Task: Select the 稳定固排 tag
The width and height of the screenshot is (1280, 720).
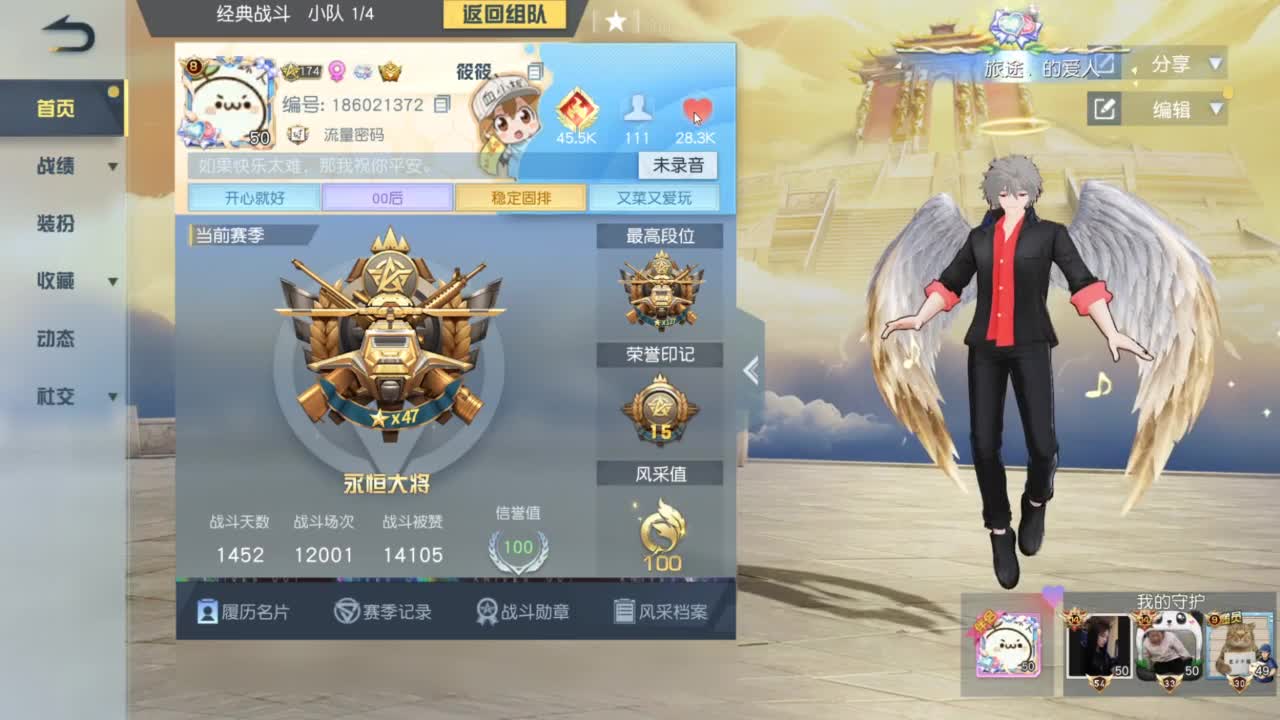Action: click(519, 197)
